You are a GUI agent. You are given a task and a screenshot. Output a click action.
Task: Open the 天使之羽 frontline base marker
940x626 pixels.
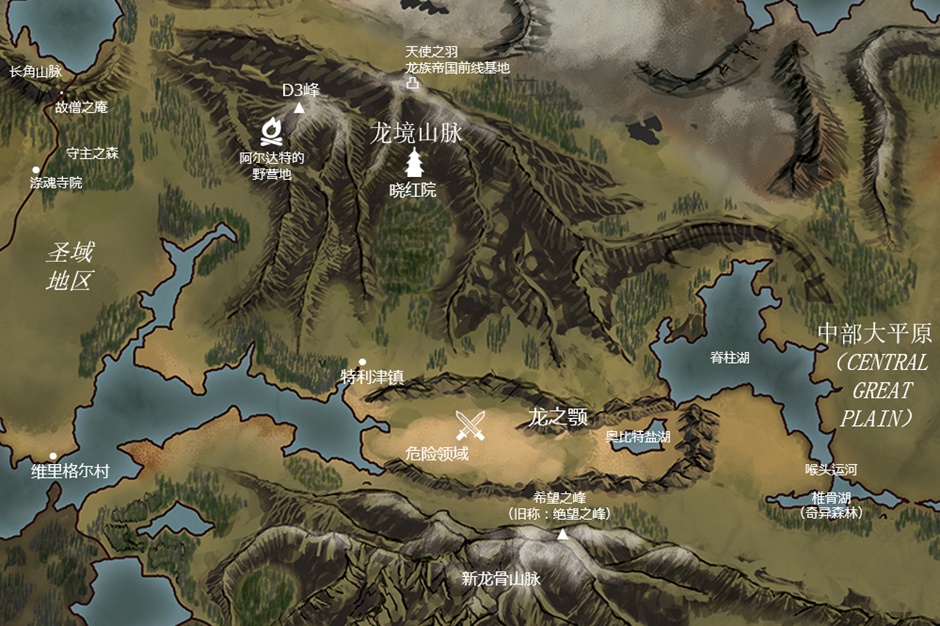tap(412, 85)
